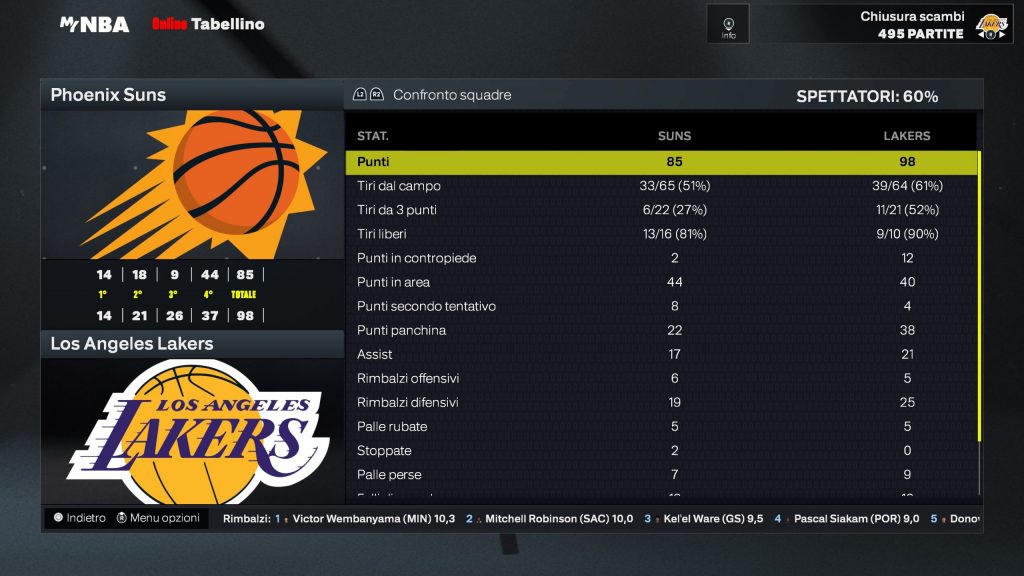
Task: Go back with the Indietro option
Action: point(80,518)
